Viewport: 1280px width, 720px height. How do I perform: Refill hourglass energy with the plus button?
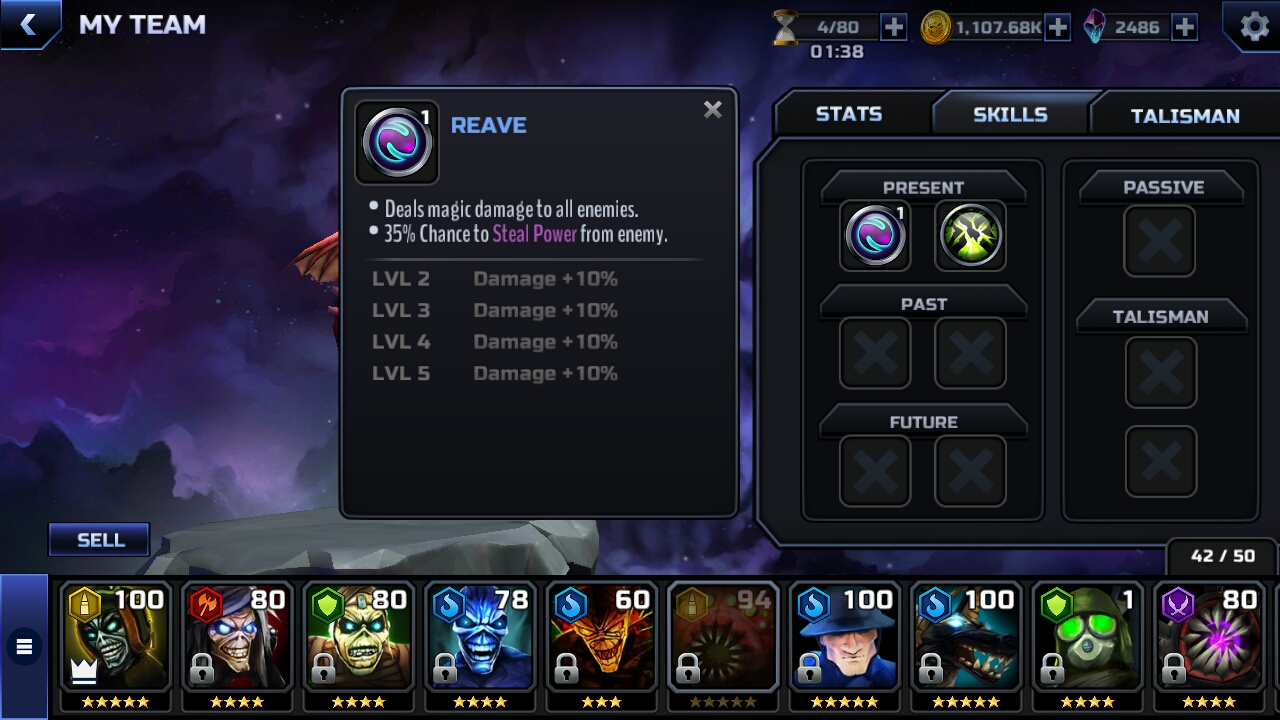(x=893, y=27)
